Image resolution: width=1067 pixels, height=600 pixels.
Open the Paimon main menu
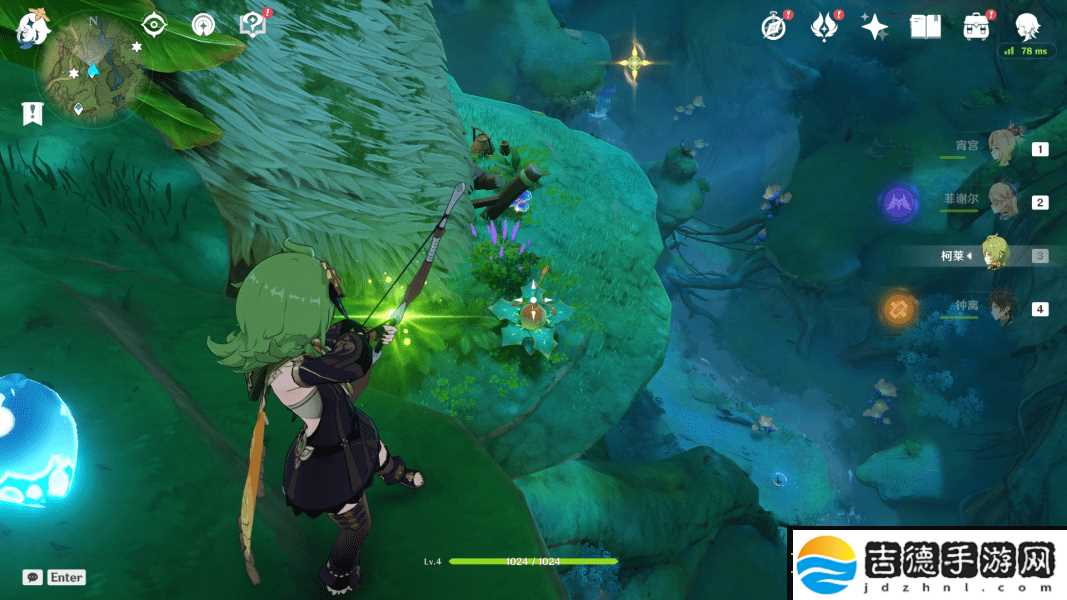pyautogui.click(x=32, y=27)
